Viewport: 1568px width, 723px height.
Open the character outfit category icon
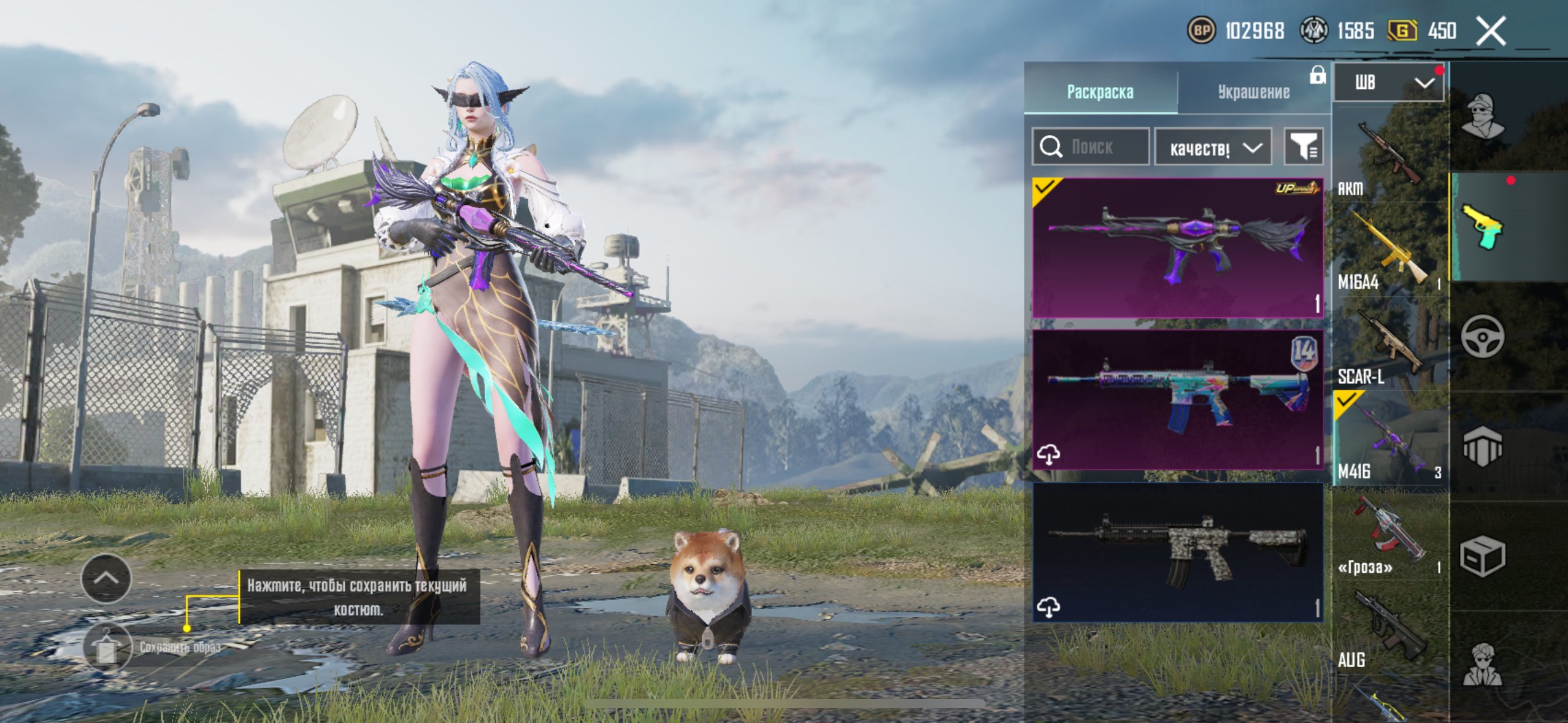pos(1482,117)
